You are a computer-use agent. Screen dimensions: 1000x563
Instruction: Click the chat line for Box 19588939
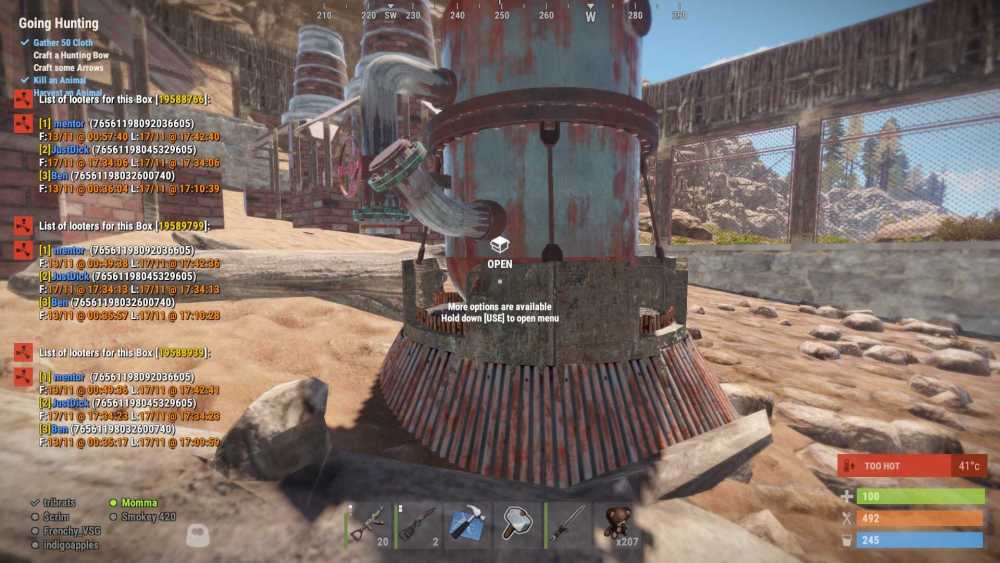click(x=124, y=353)
